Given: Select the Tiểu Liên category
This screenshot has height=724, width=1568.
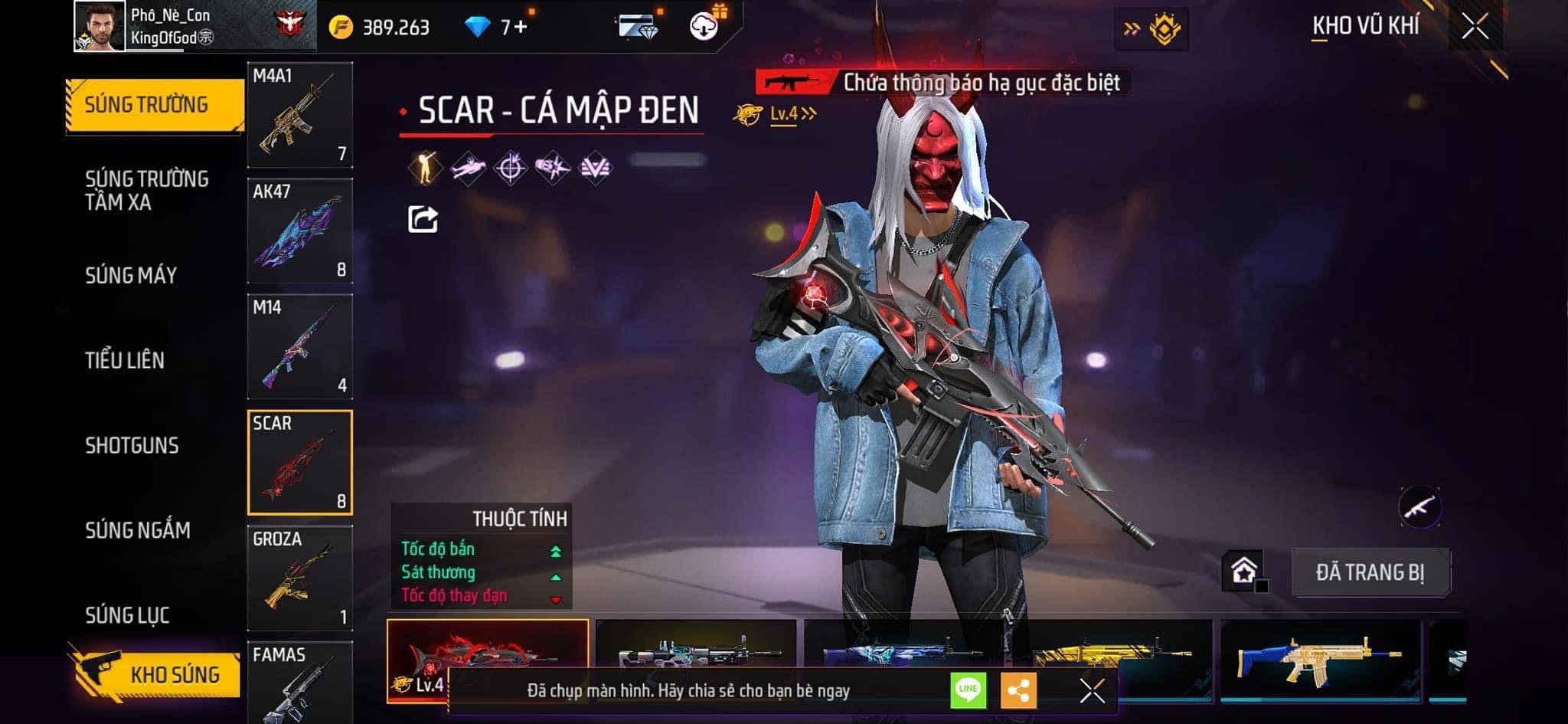Looking at the screenshot, I should (x=125, y=360).
